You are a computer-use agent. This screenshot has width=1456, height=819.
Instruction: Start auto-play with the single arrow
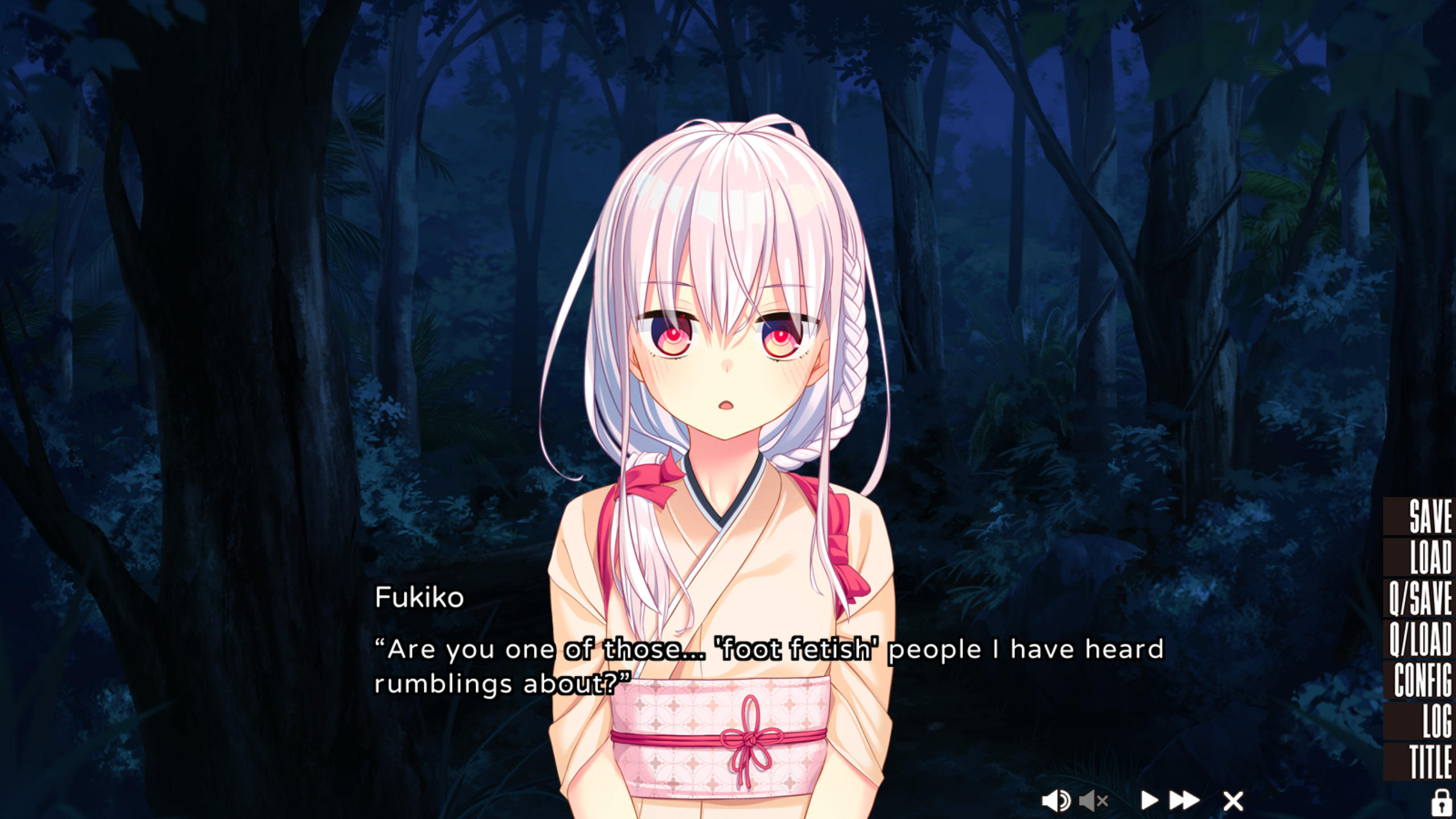(x=1149, y=801)
